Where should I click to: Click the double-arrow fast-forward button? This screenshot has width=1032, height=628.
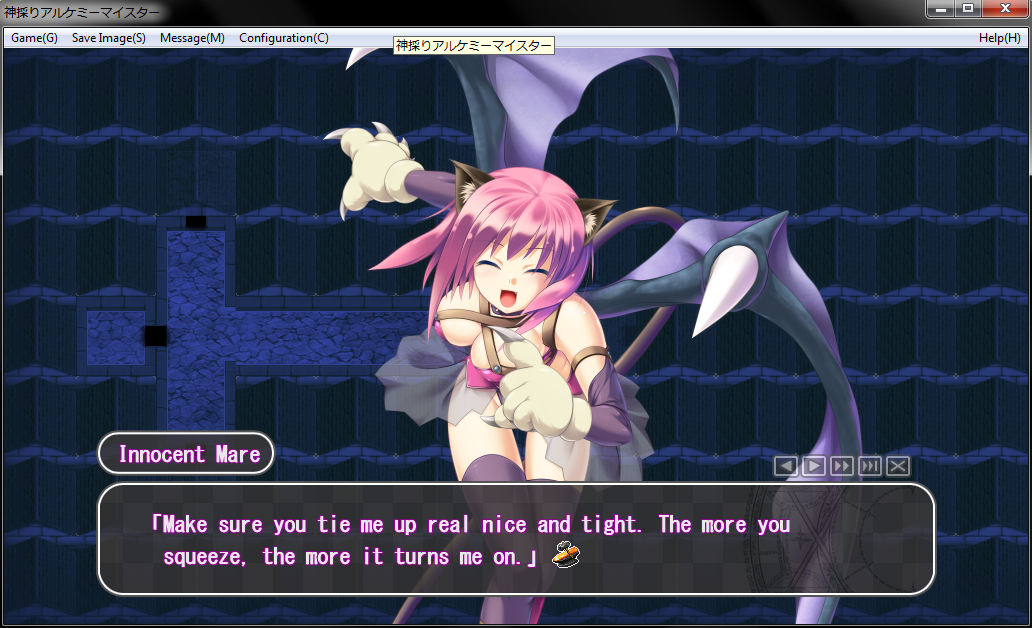842,466
